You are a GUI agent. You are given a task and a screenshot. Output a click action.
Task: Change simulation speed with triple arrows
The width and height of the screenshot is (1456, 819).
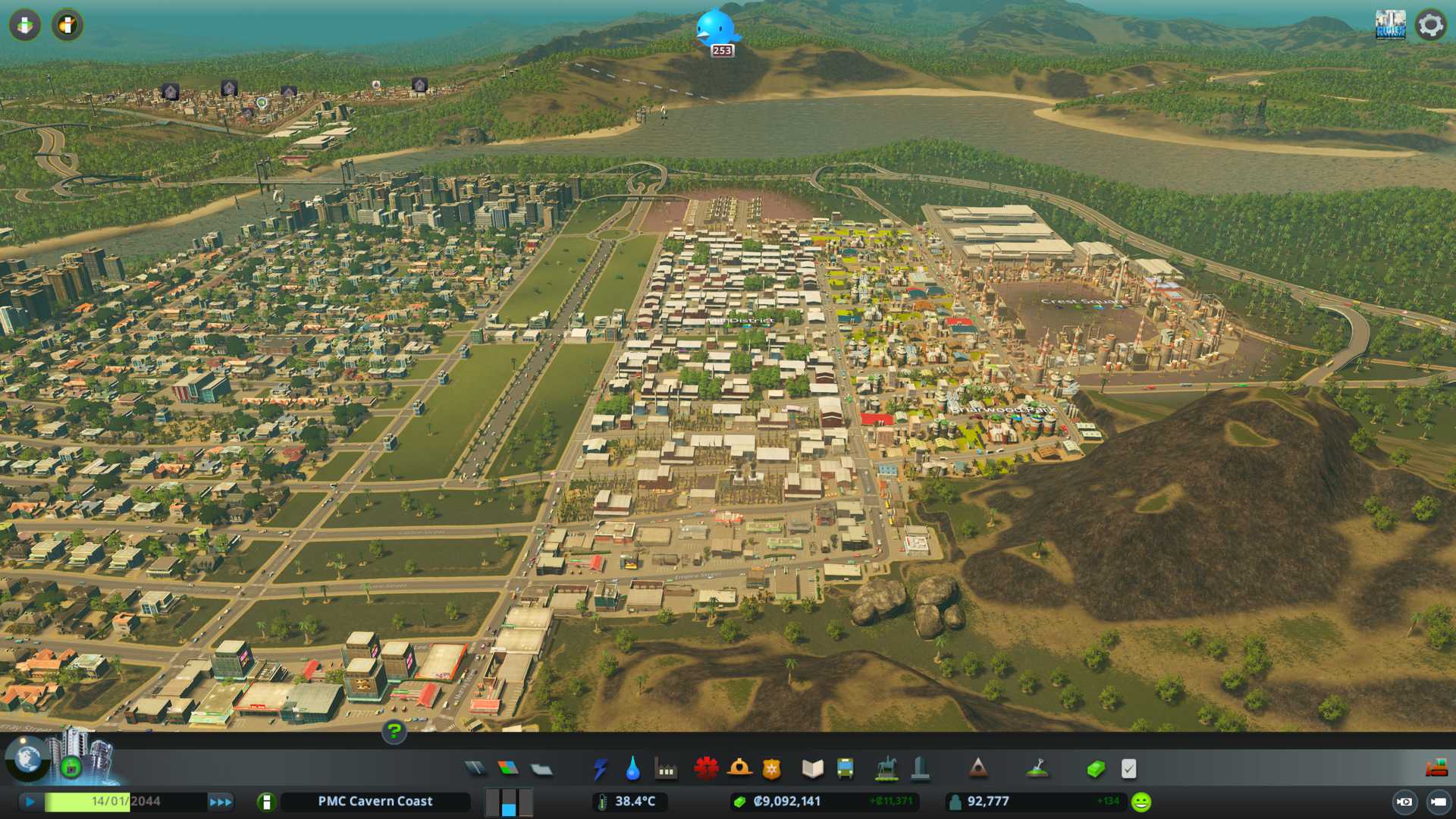(x=221, y=802)
